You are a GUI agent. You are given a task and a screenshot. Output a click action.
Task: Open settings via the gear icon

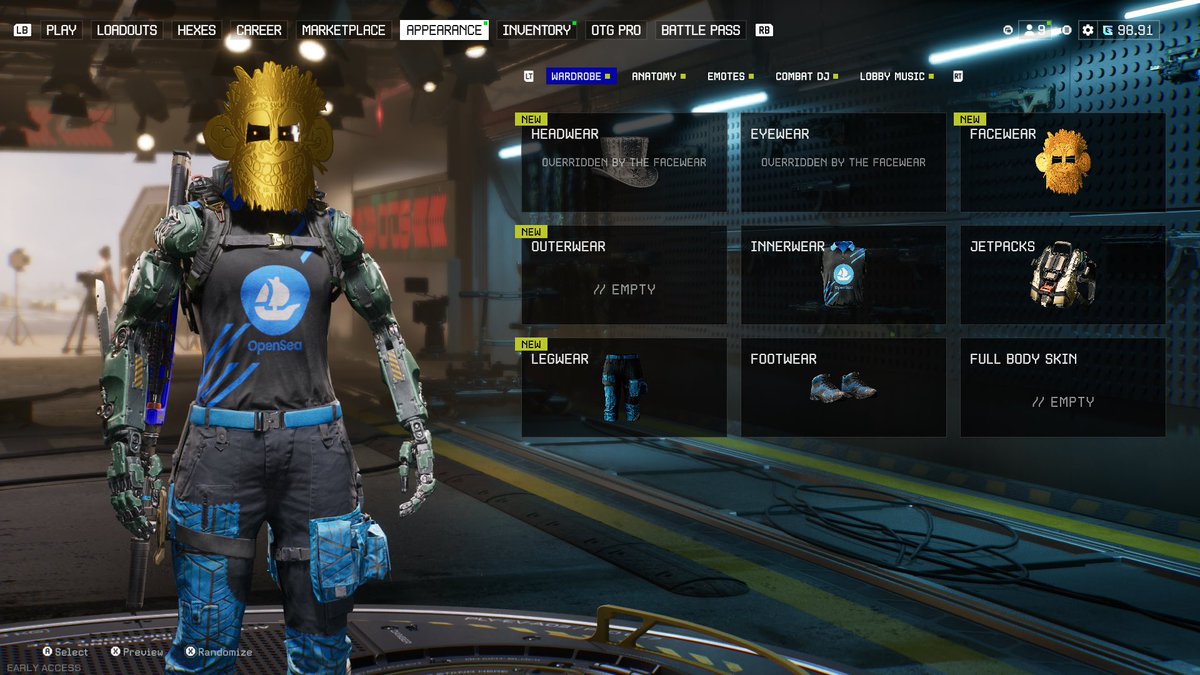point(1088,30)
